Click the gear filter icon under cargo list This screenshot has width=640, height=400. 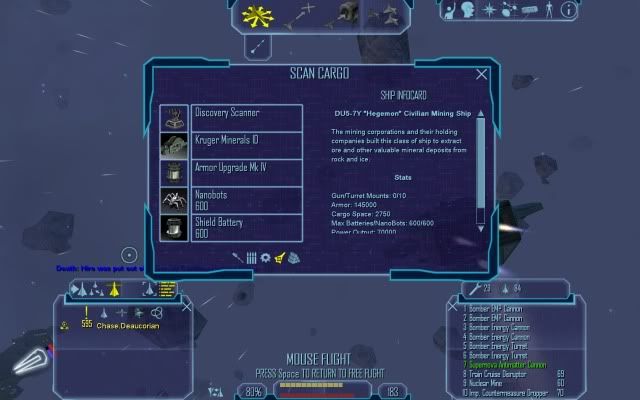pyautogui.click(x=265, y=258)
